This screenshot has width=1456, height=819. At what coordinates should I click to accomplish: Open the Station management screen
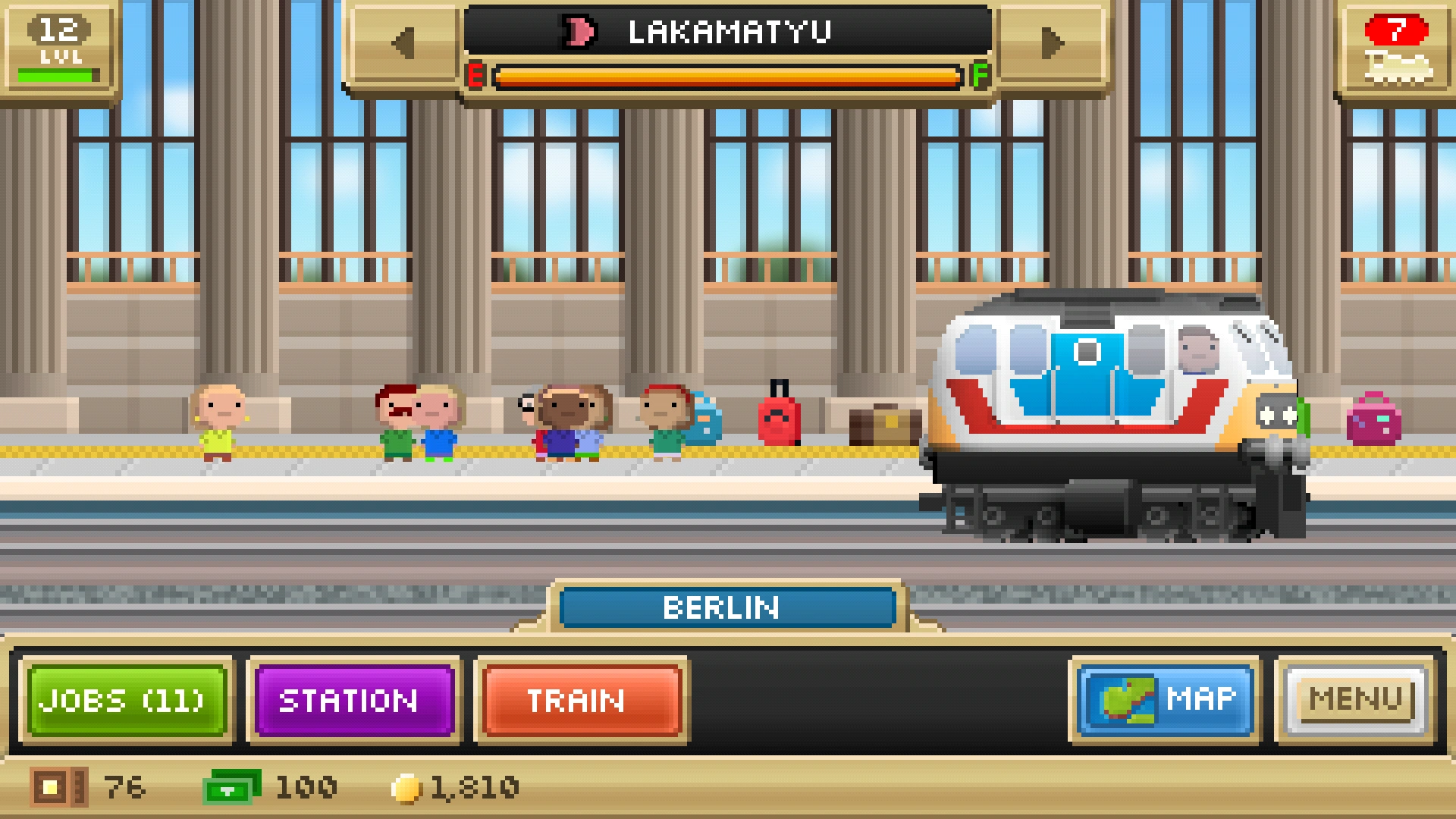point(353,700)
